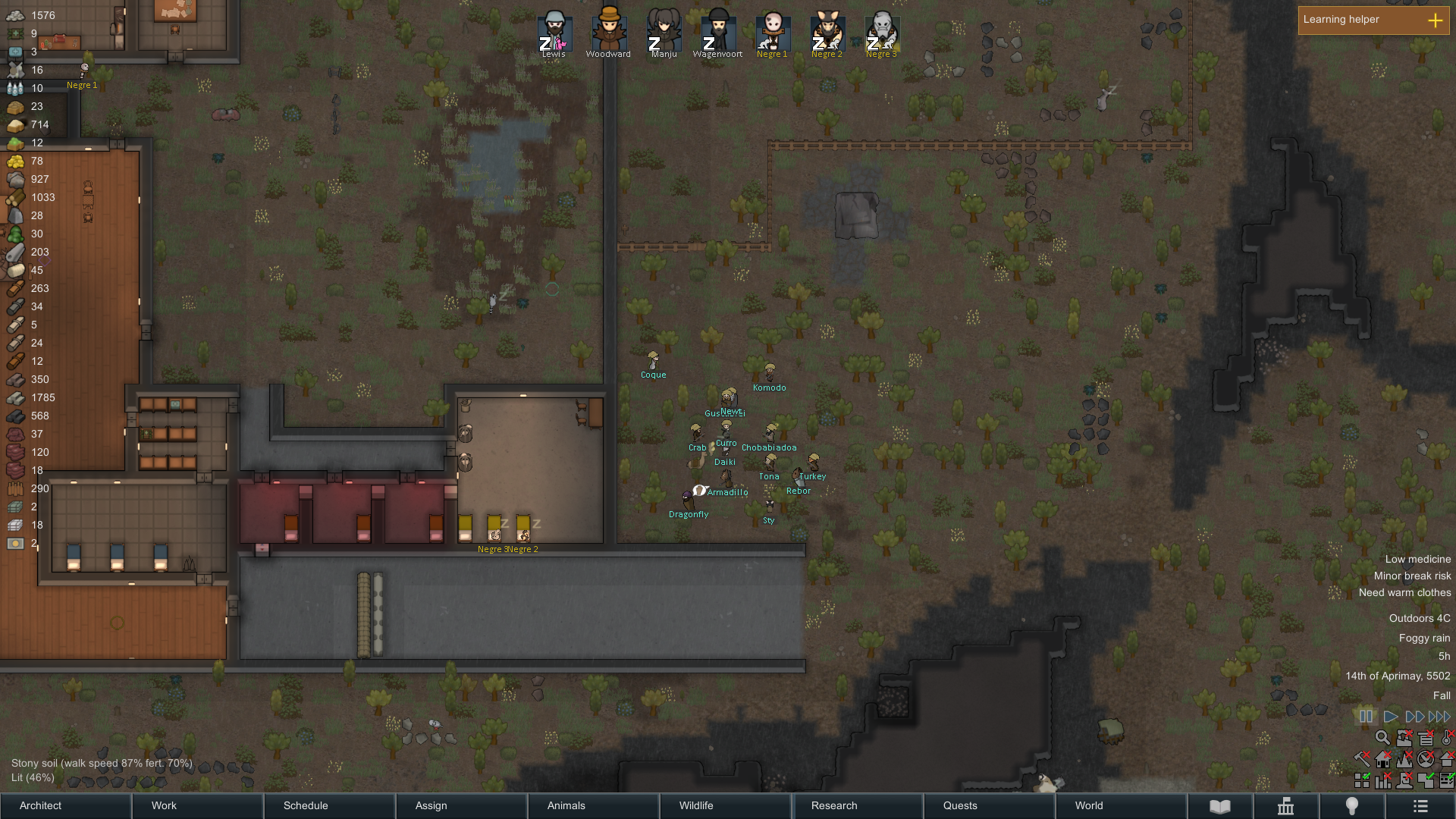Open the main menu list icon

coord(1420,806)
